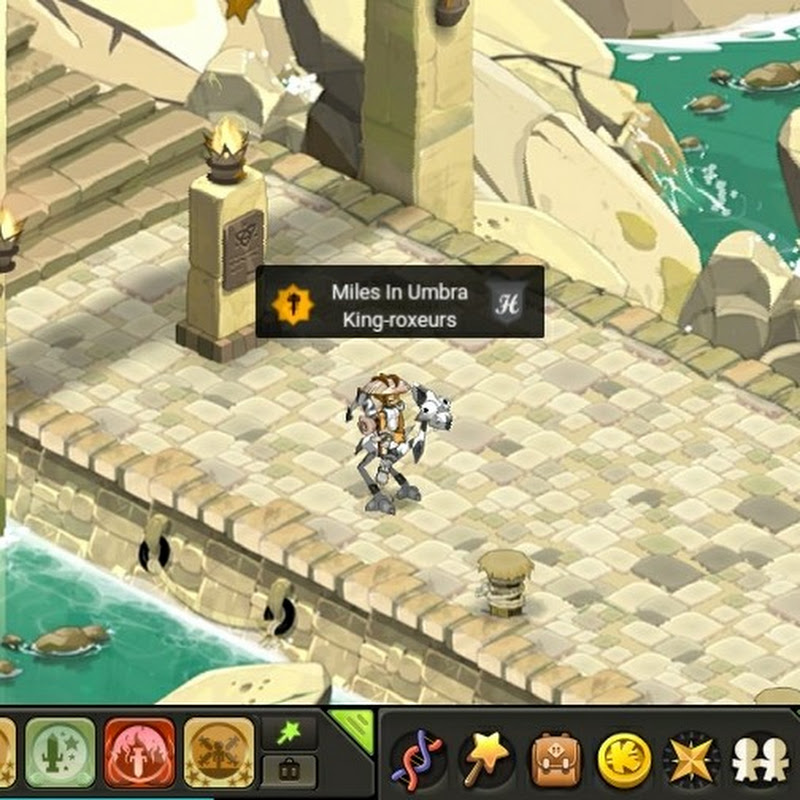Select the green cactus spell icon
The height and width of the screenshot is (800, 800).
(x=60, y=752)
